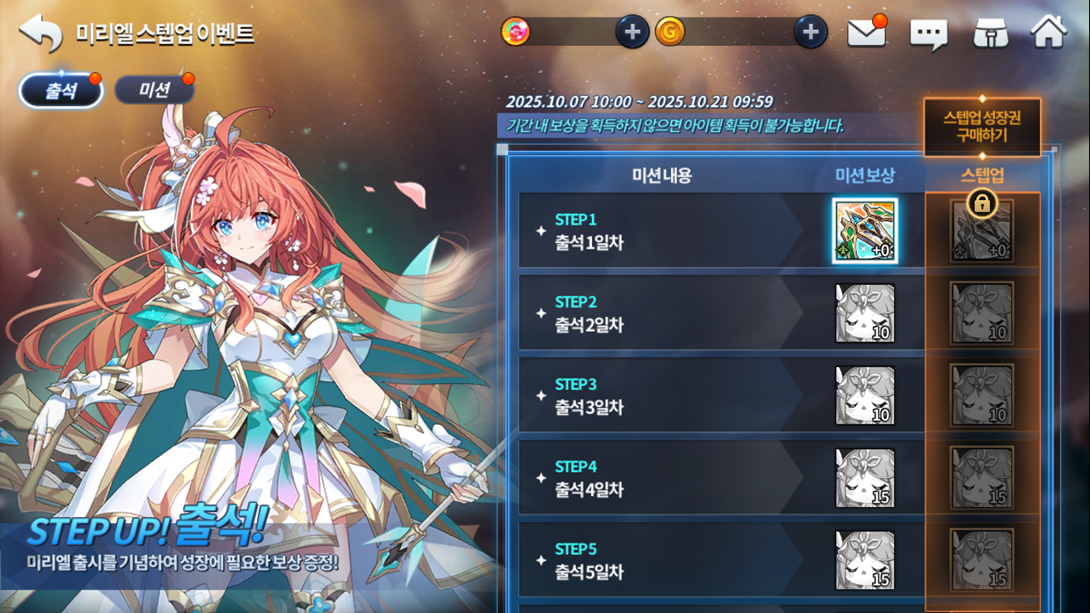Open the mailbox envelope icon
1090x613 pixels.
866,33
